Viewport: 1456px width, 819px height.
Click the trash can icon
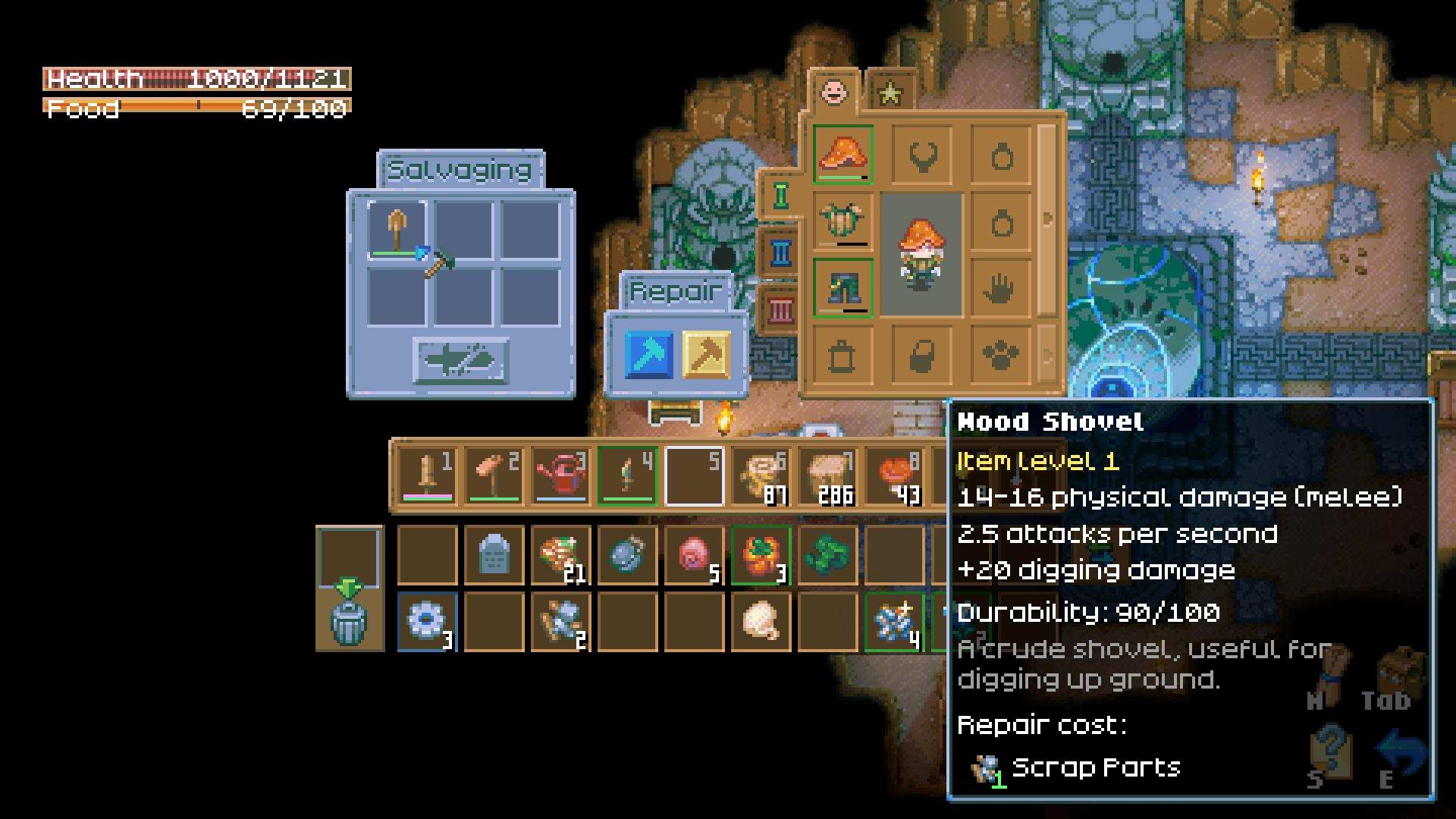tap(349, 622)
